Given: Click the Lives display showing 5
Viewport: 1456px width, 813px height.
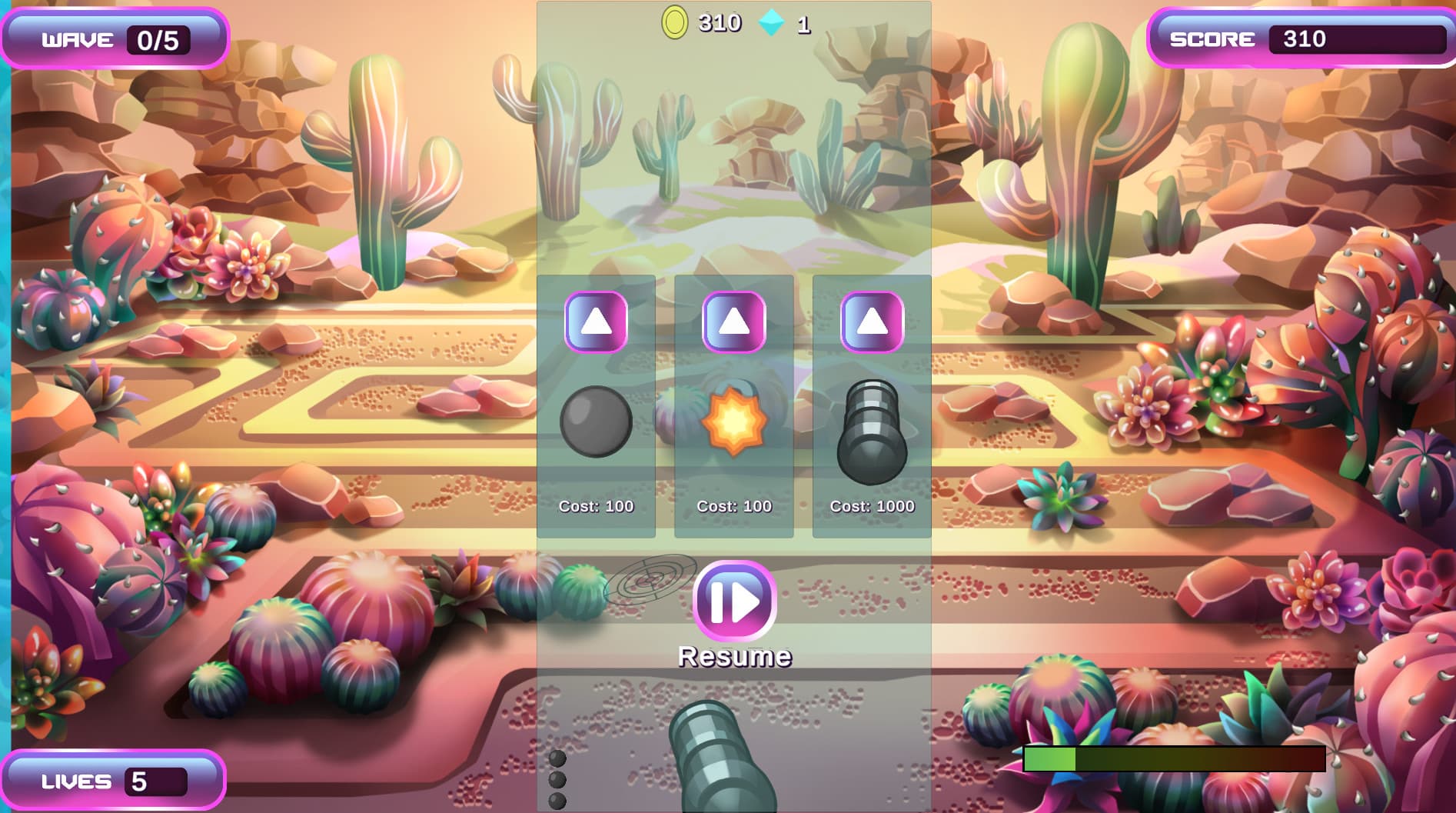Looking at the screenshot, I should pyautogui.click(x=114, y=779).
